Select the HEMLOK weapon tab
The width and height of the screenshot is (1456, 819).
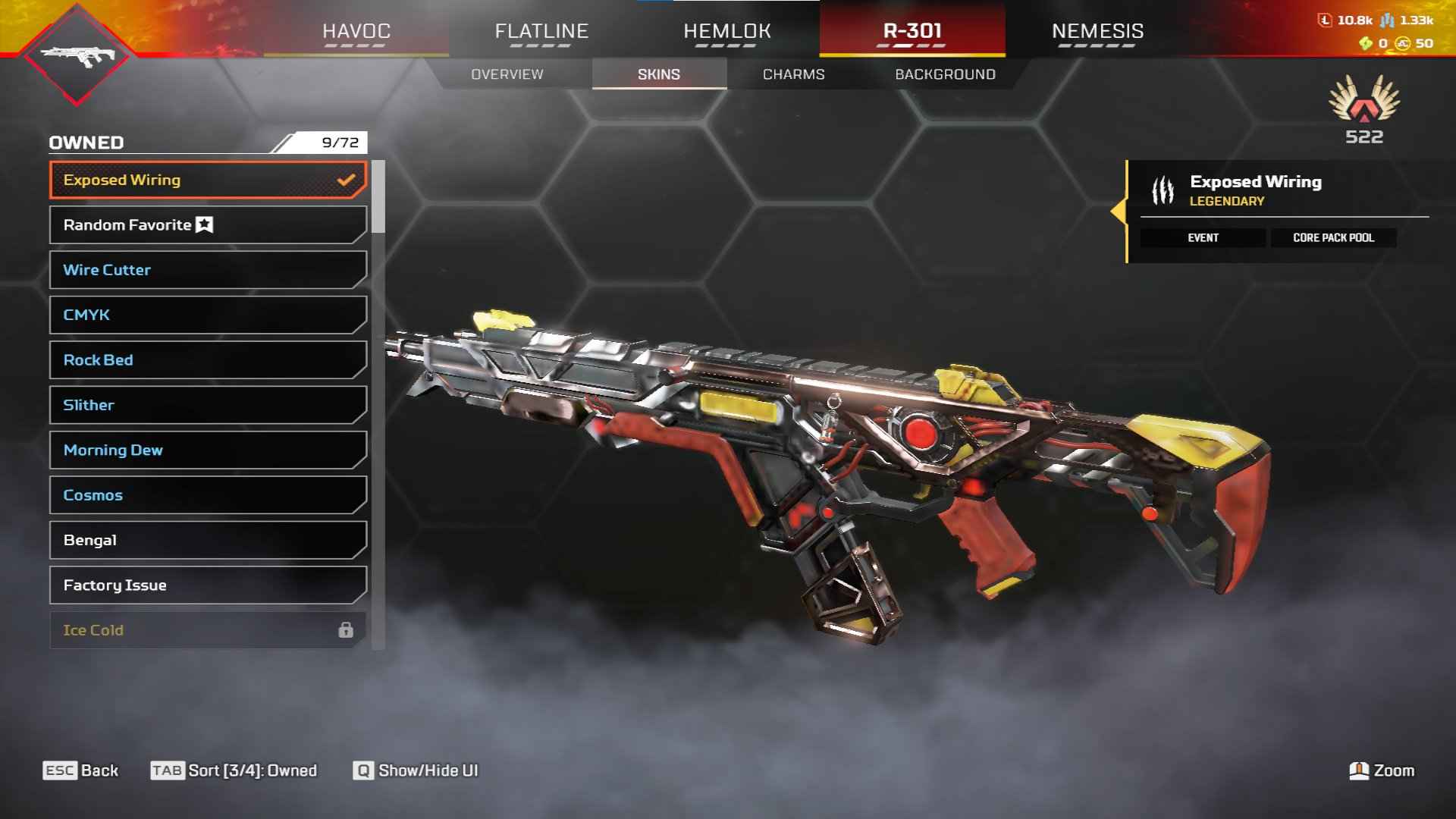[726, 31]
